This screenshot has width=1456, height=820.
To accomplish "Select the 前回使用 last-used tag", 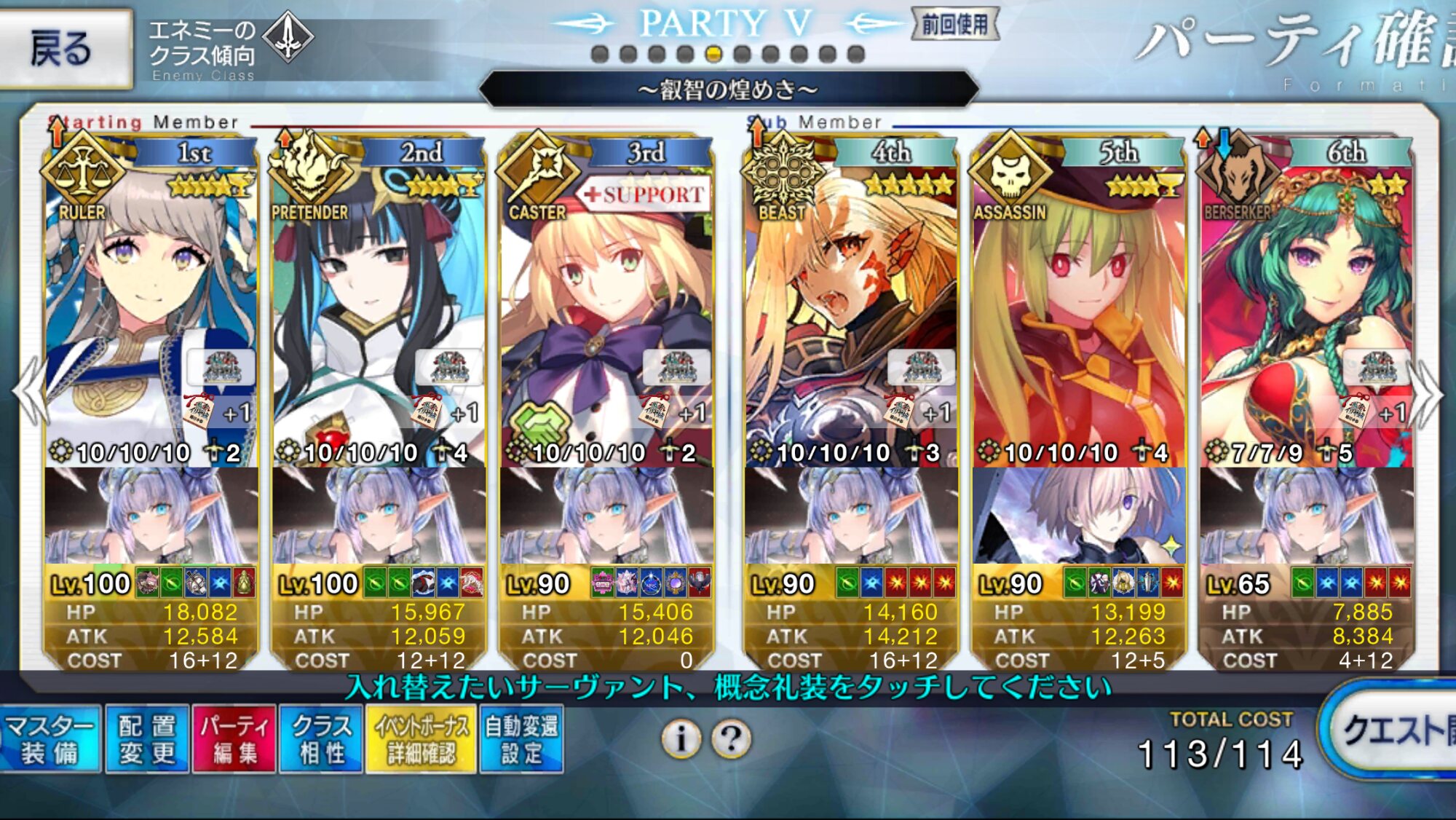I will [954, 25].
